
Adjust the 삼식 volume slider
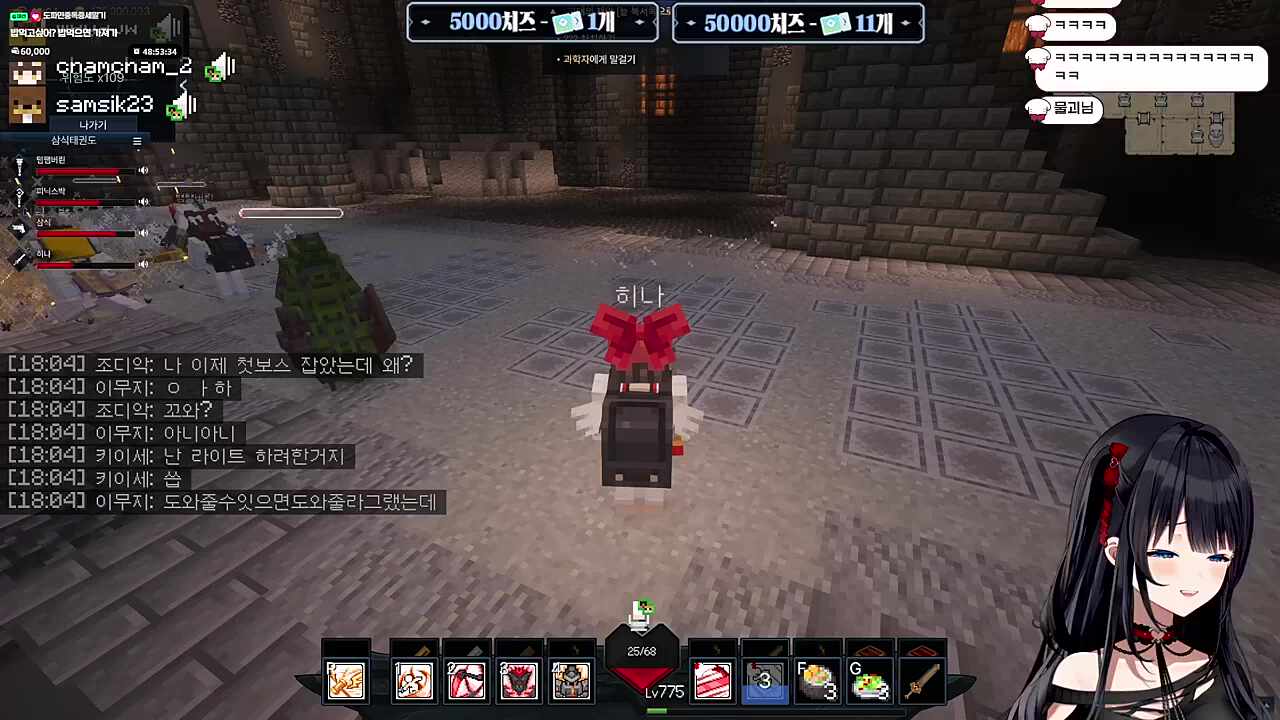[x=85, y=233]
